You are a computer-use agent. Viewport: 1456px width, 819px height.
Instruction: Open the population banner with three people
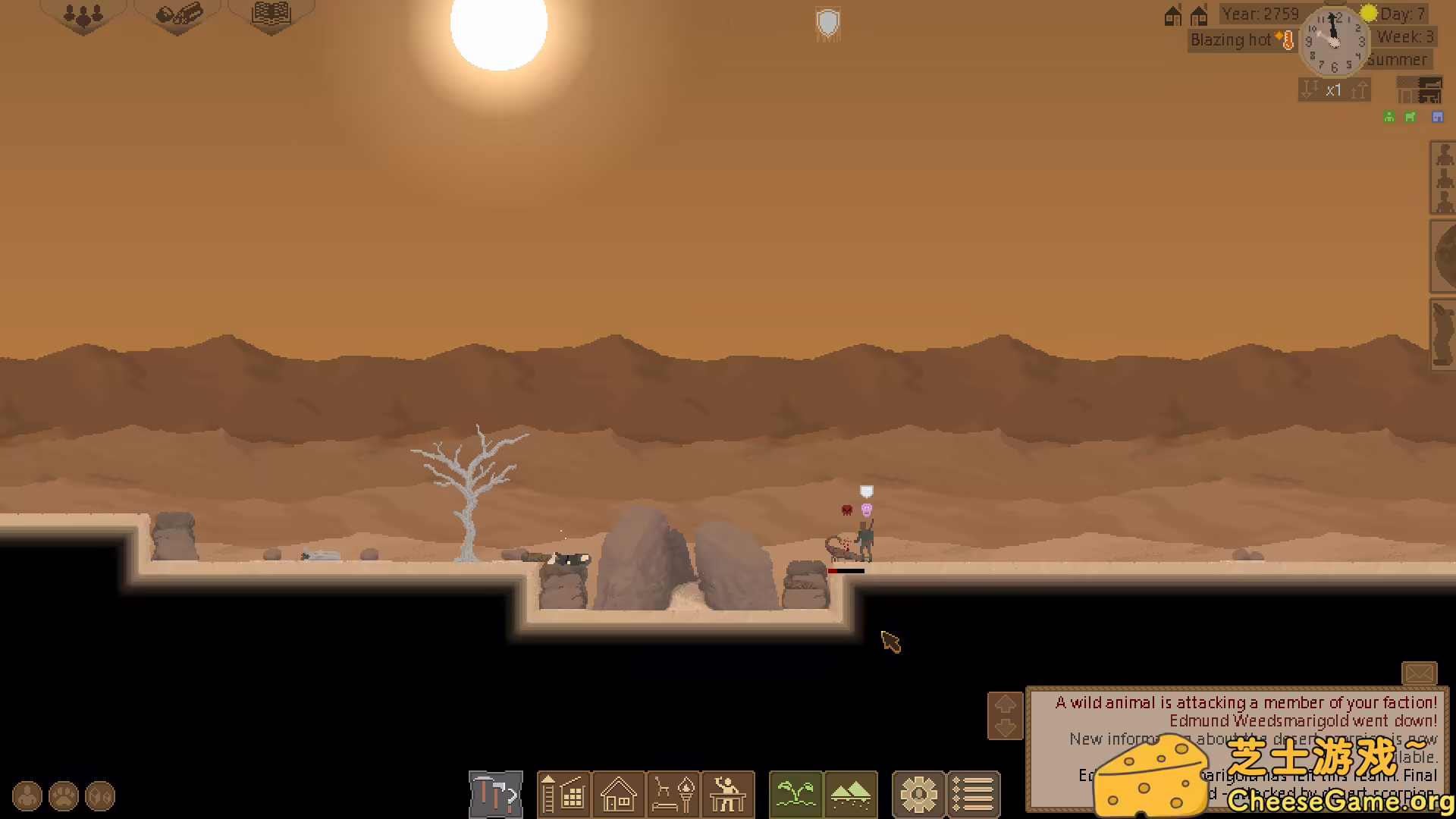(83, 14)
